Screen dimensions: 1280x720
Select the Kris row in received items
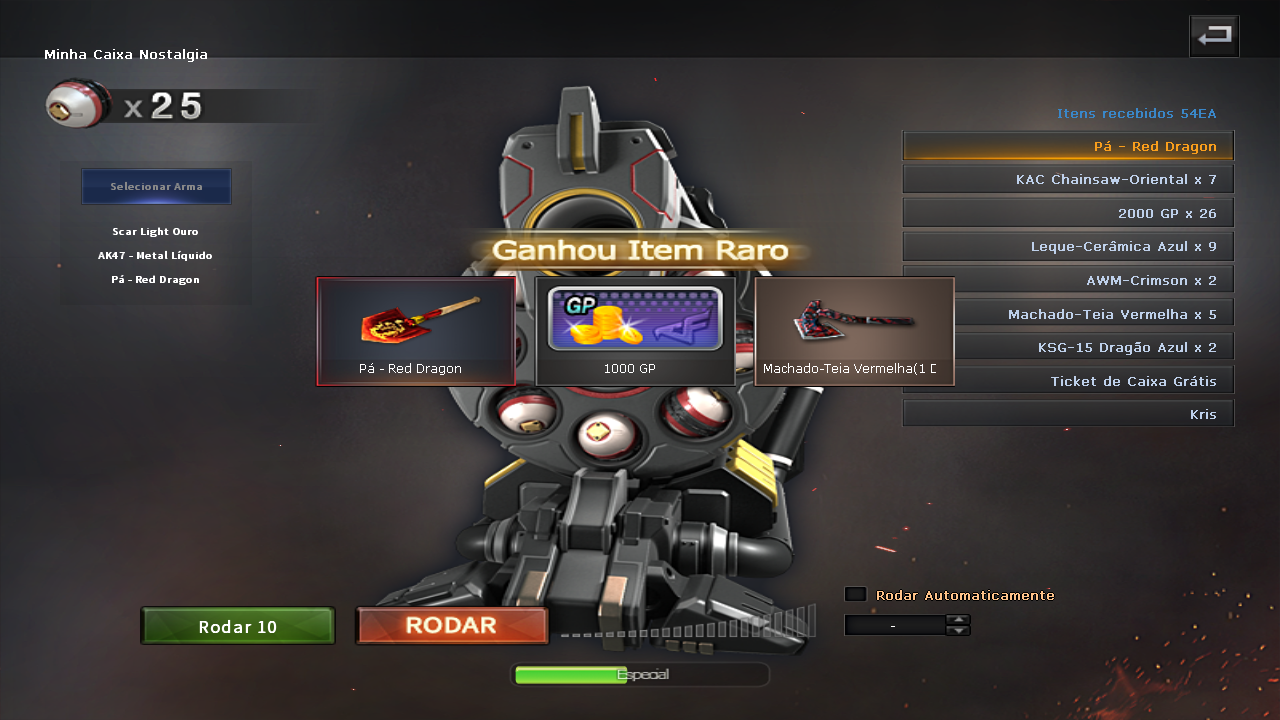[1068, 413]
